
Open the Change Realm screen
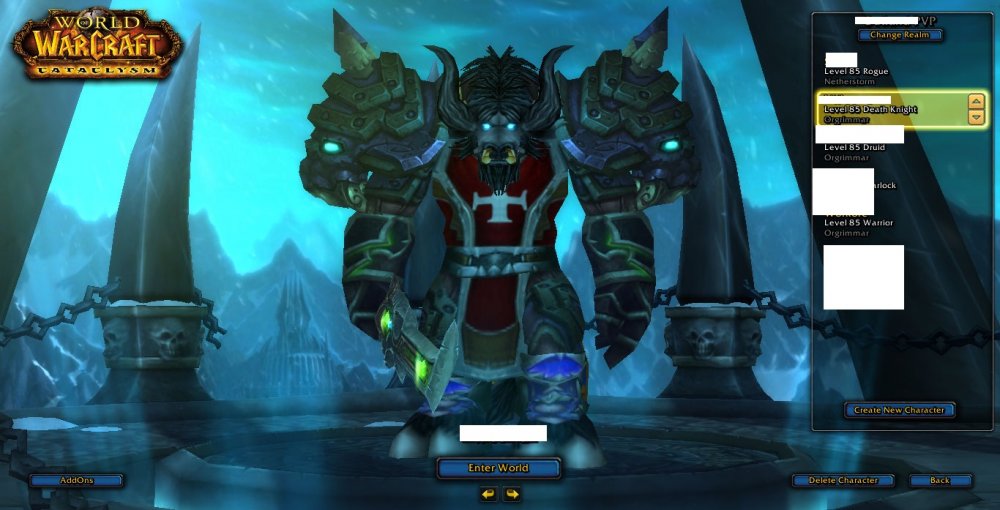899,35
